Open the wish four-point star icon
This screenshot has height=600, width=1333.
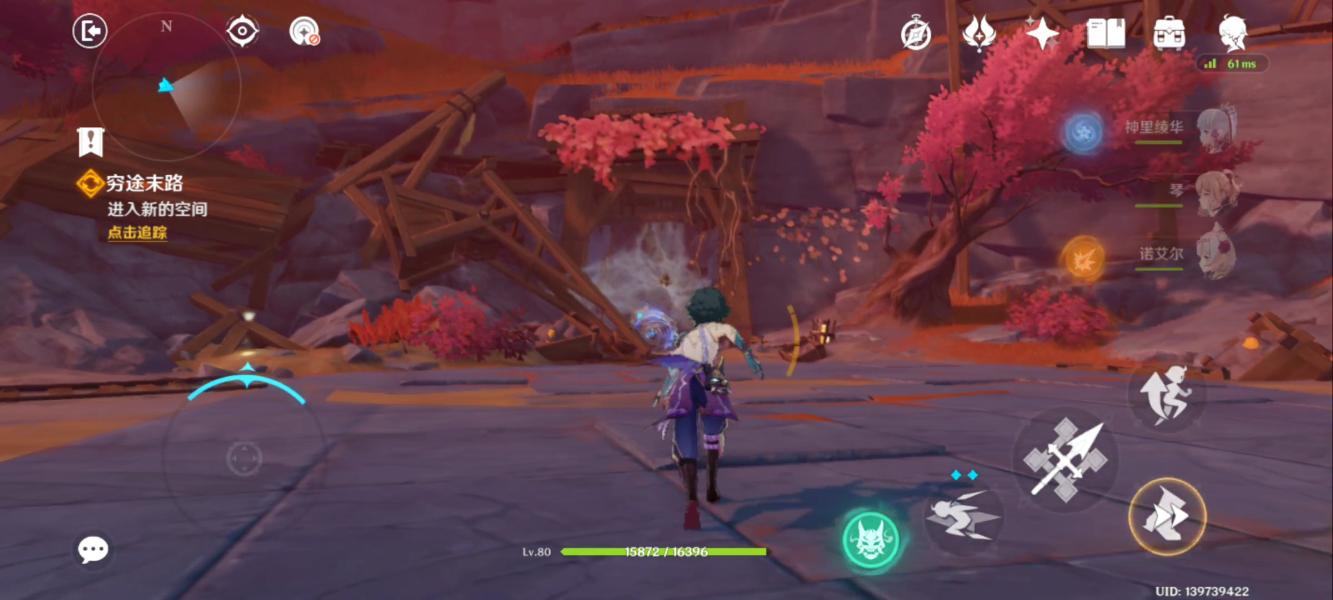pos(1042,34)
